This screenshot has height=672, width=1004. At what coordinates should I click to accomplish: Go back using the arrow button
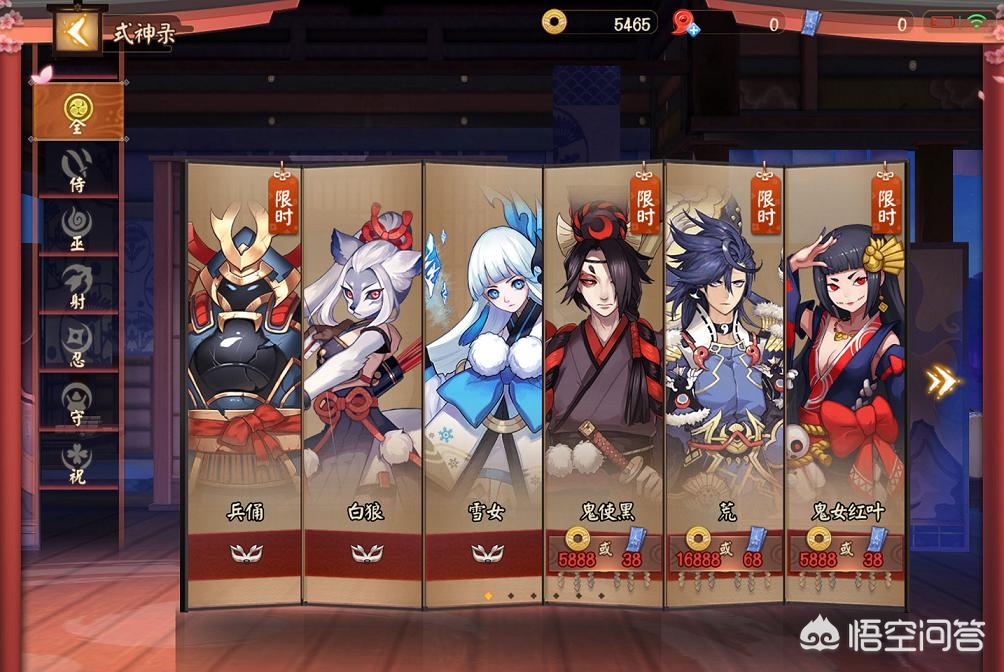[x=76, y=32]
